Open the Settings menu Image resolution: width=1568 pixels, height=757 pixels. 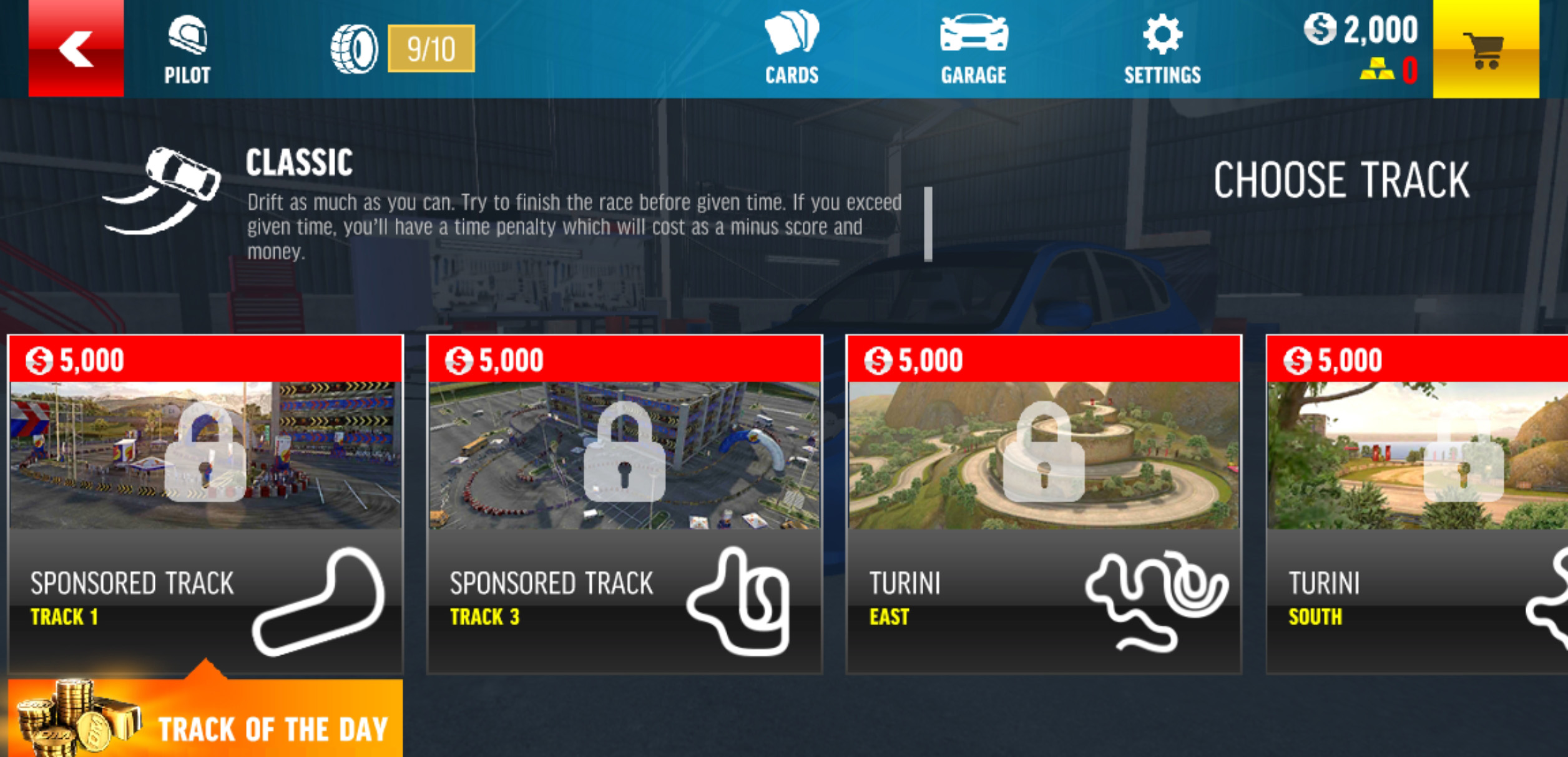[x=1162, y=49]
